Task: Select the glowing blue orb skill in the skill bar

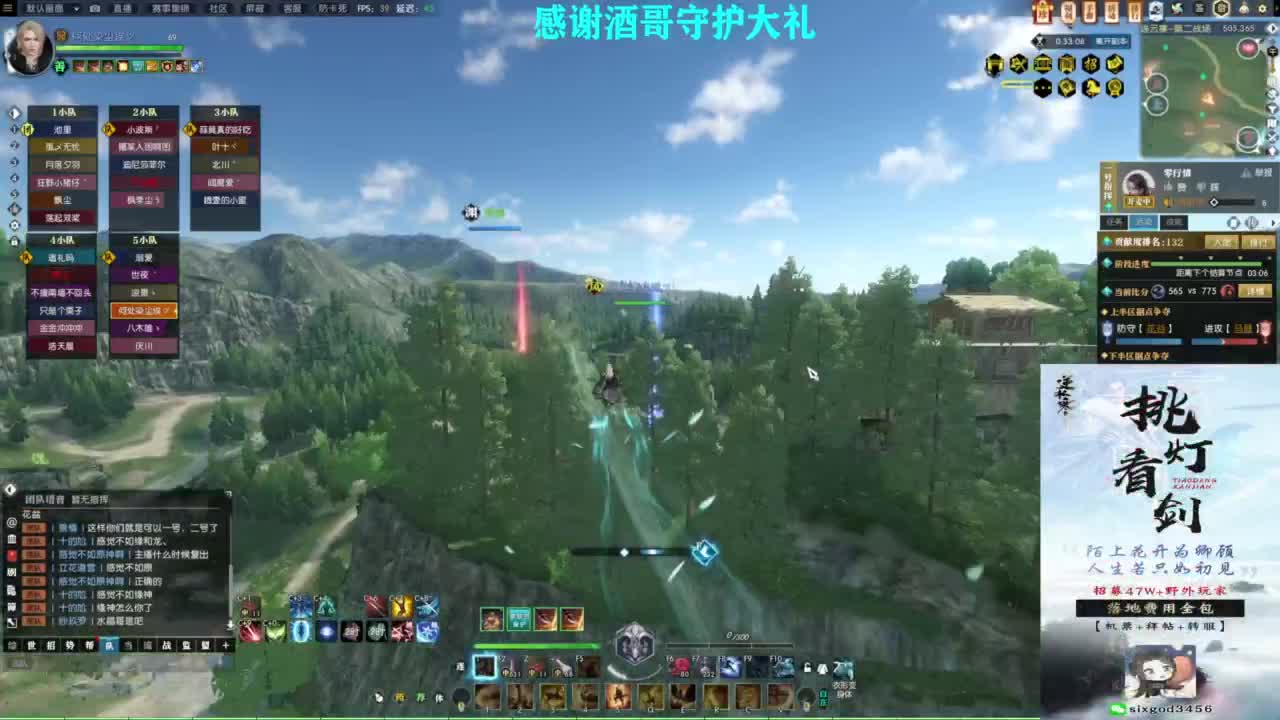Action: [327, 632]
